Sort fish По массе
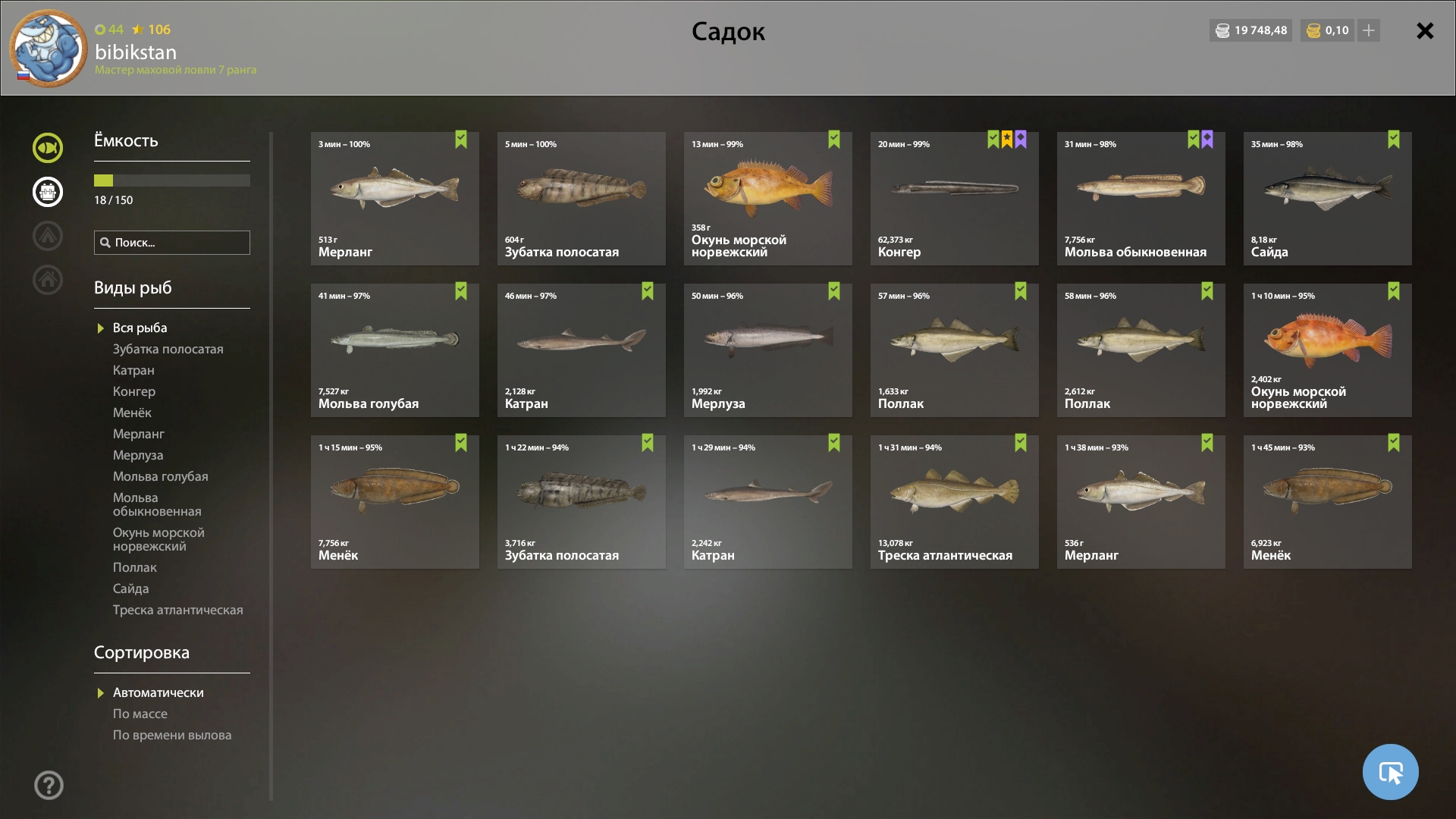The width and height of the screenshot is (1456, 819). point(140,714)
